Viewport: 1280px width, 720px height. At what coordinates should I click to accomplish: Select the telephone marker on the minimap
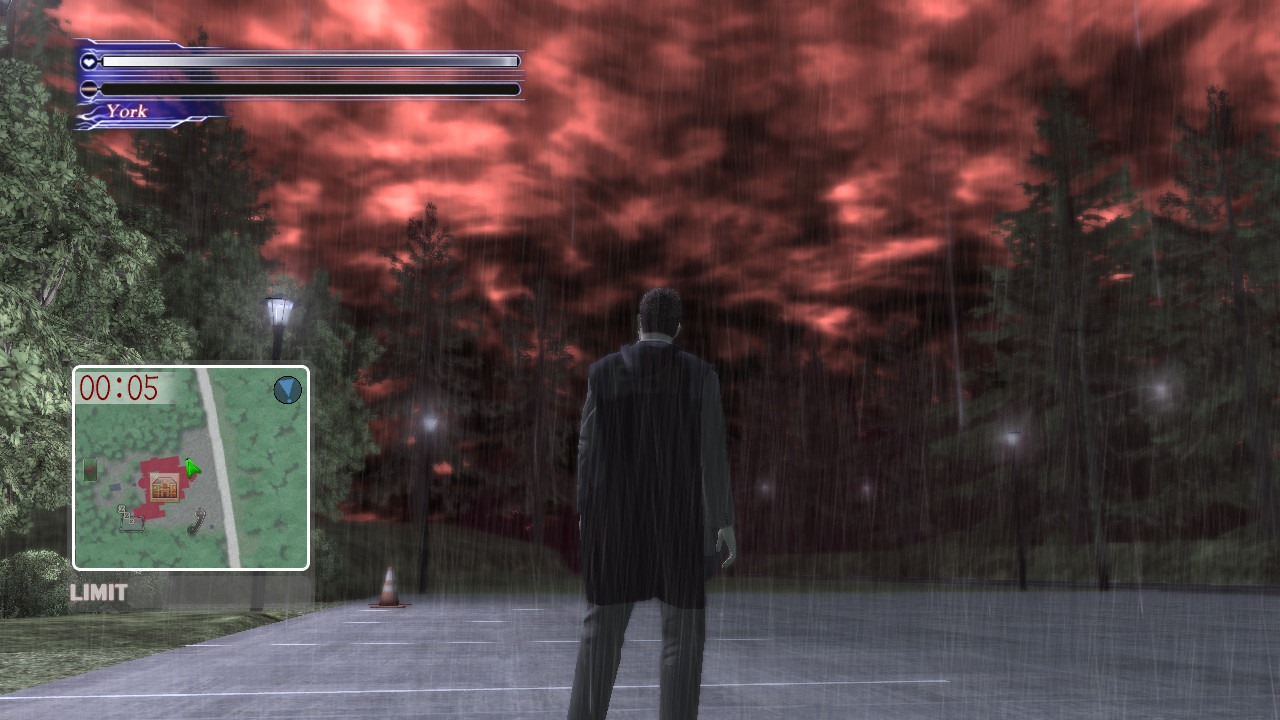point(197,521)
